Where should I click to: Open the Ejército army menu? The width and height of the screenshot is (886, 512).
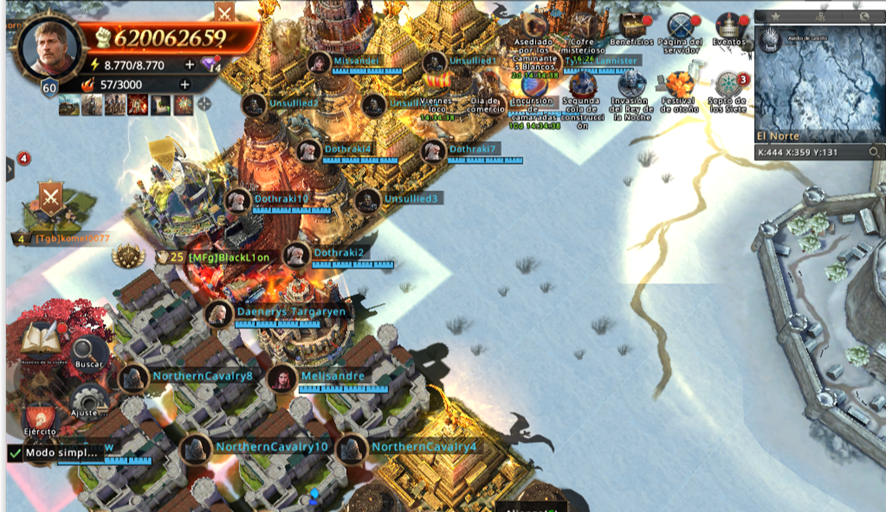click(40, 418)
